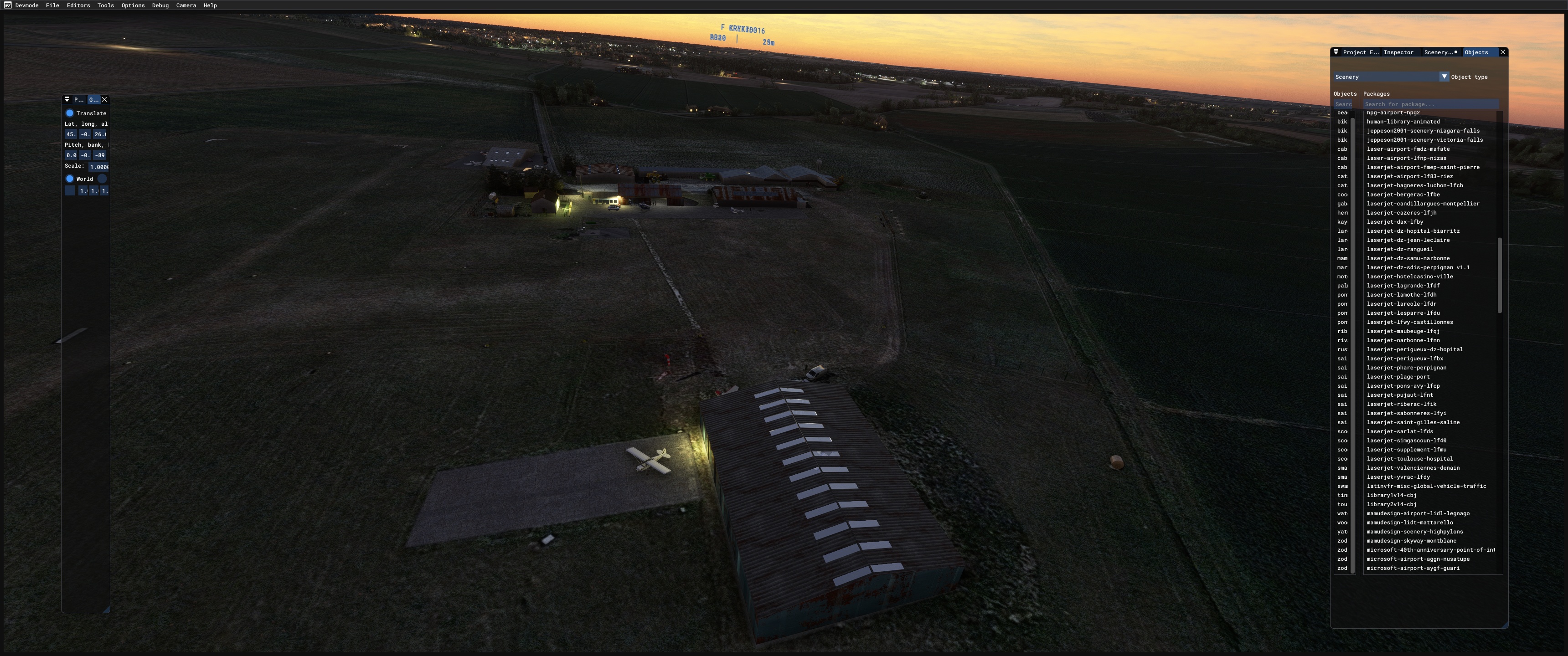Select package laserjet-sarlat-lfds

pyautogui.click(x=1399, y=431)
